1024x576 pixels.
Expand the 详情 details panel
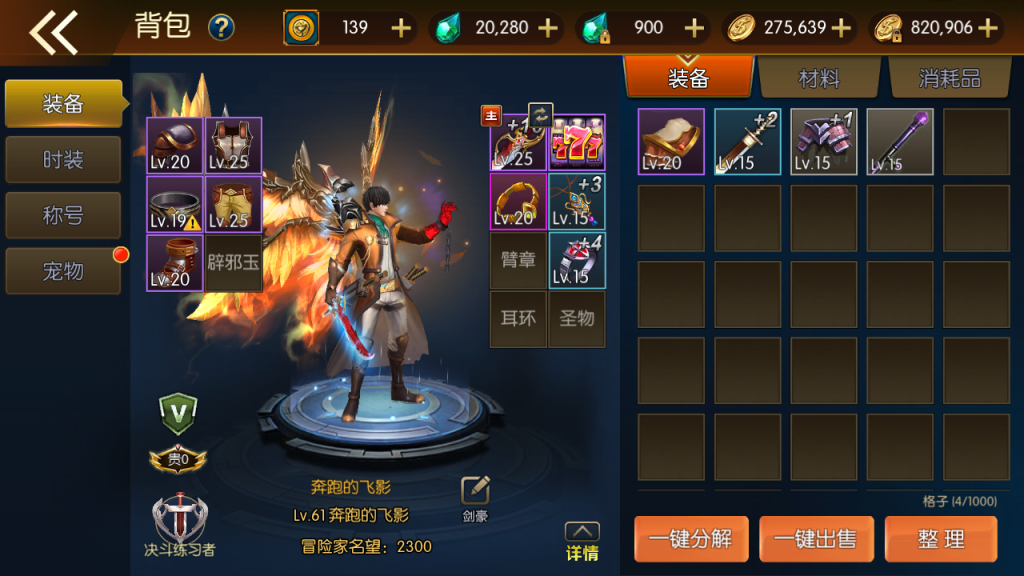[582, 542]
